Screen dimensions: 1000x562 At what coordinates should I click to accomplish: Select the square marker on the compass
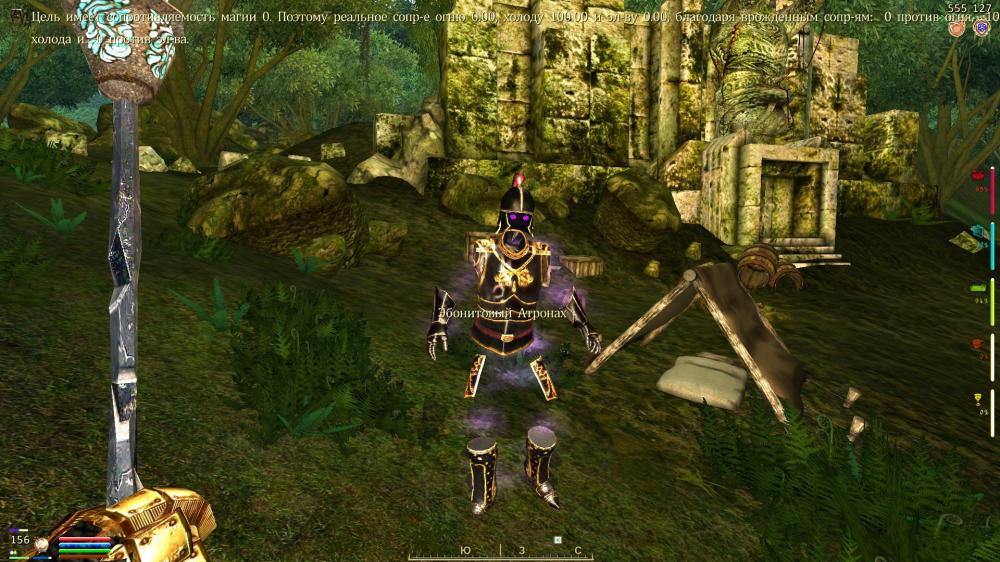click(x=558, y=541)
